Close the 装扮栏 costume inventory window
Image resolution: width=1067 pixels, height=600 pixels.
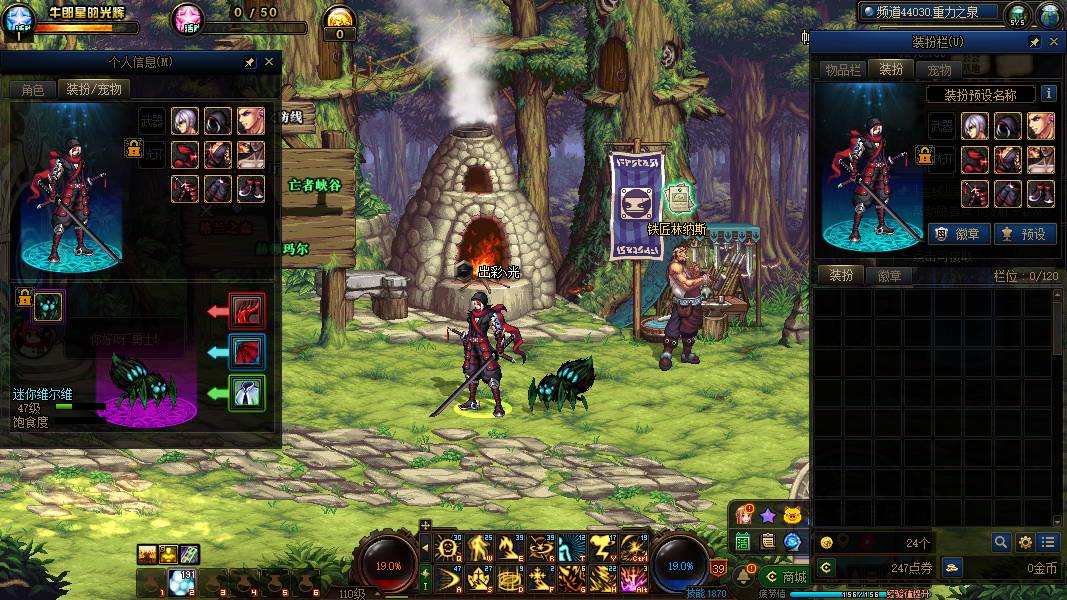tap(1053, 42)
